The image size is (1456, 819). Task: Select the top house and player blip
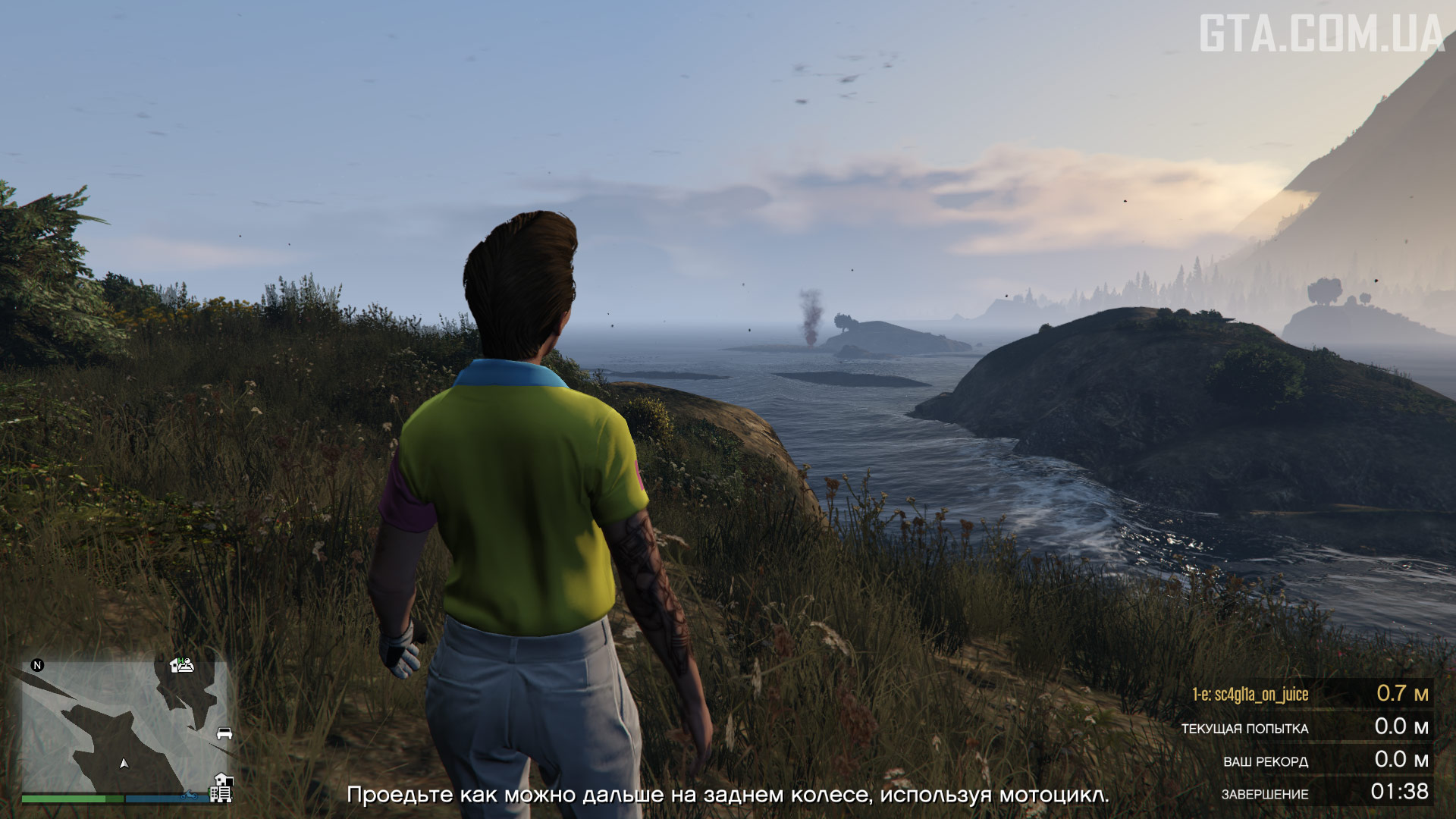182,665
